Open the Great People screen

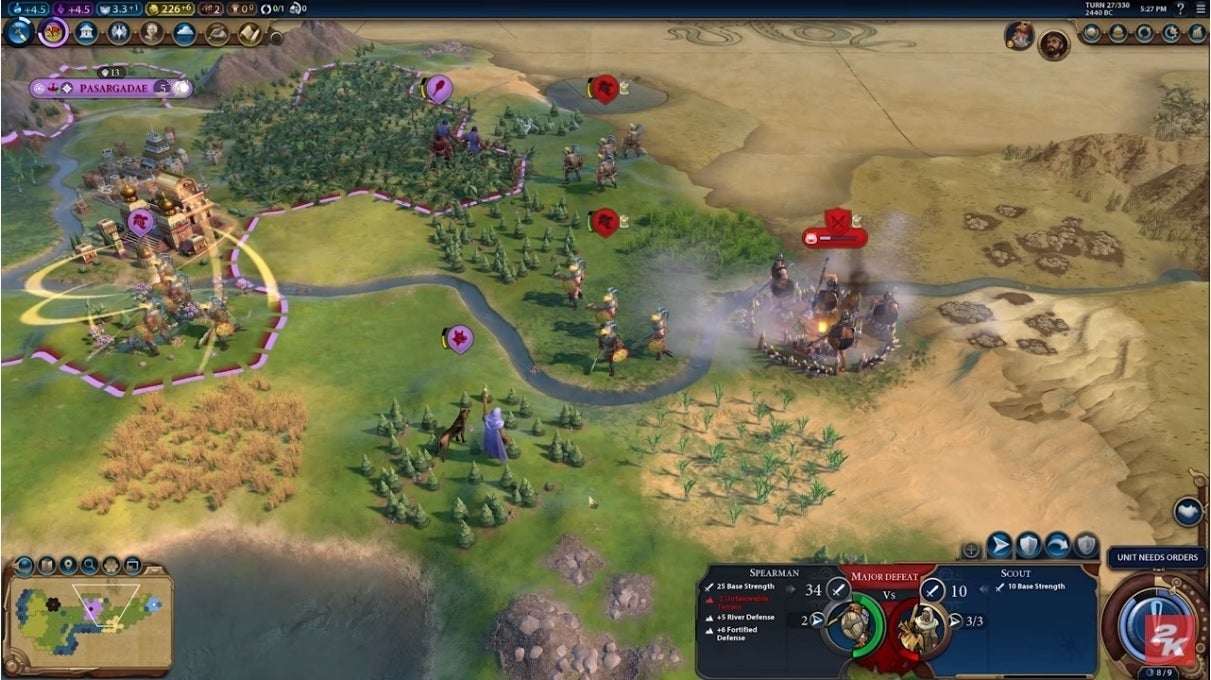click(152, 33)
